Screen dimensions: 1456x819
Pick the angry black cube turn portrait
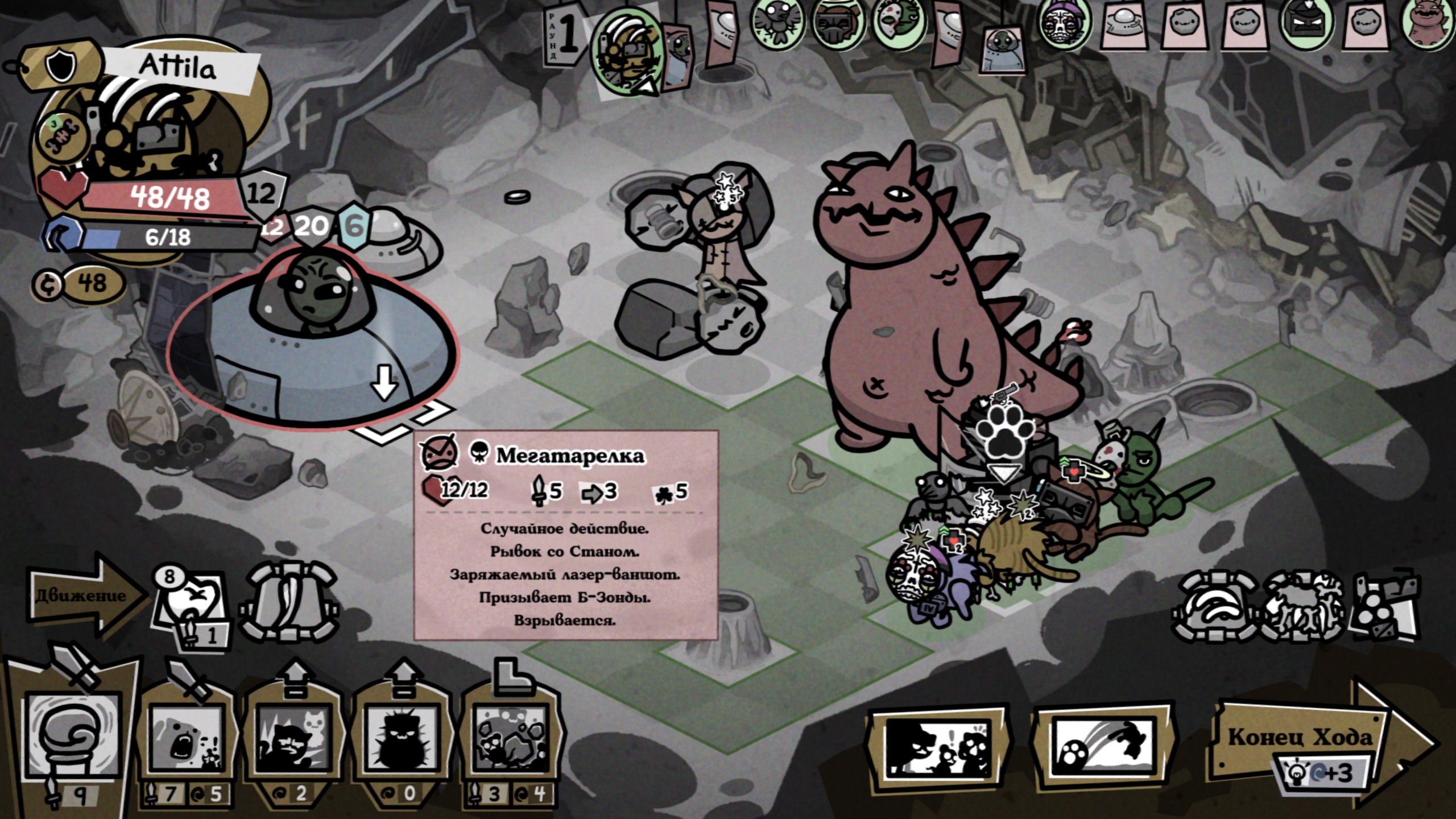(x=1306, y=26)
